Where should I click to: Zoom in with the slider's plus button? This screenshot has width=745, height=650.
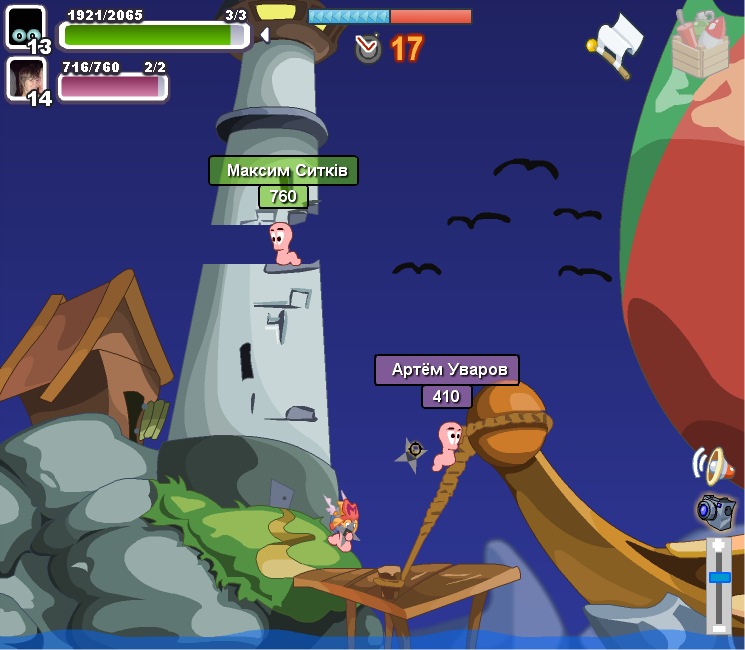(719, 545)
